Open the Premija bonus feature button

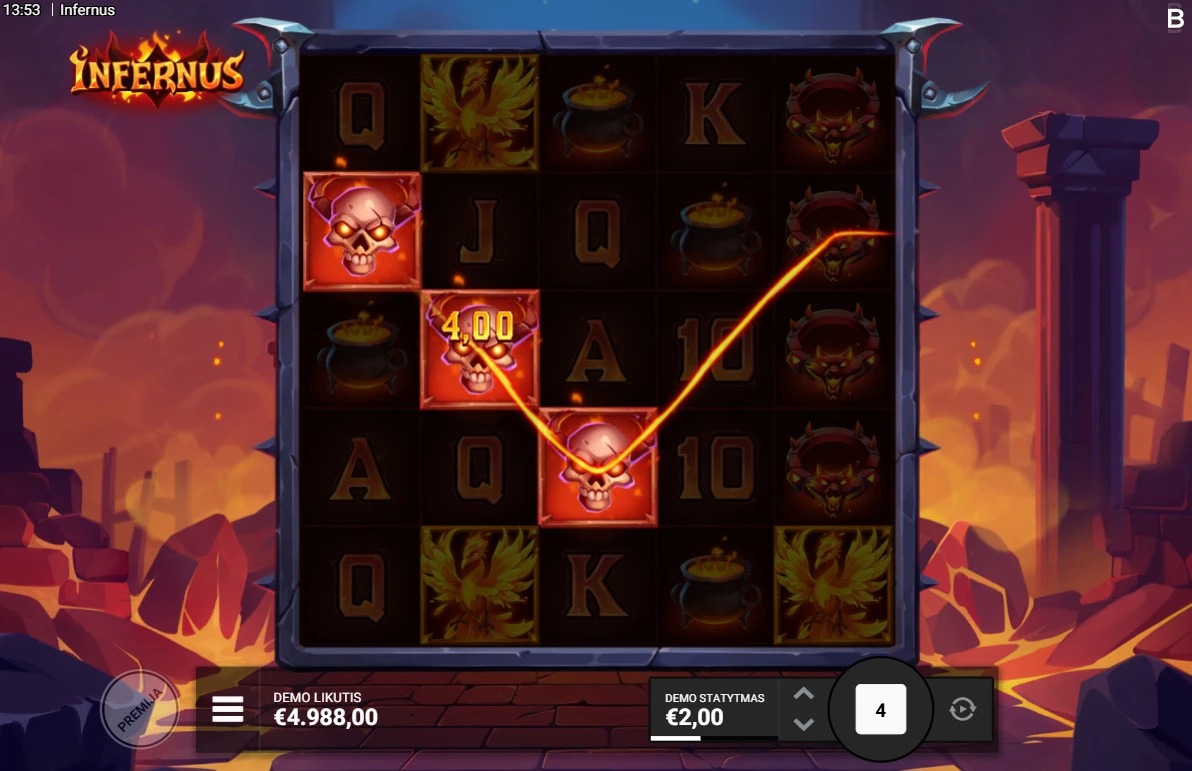tap(139, 709)
